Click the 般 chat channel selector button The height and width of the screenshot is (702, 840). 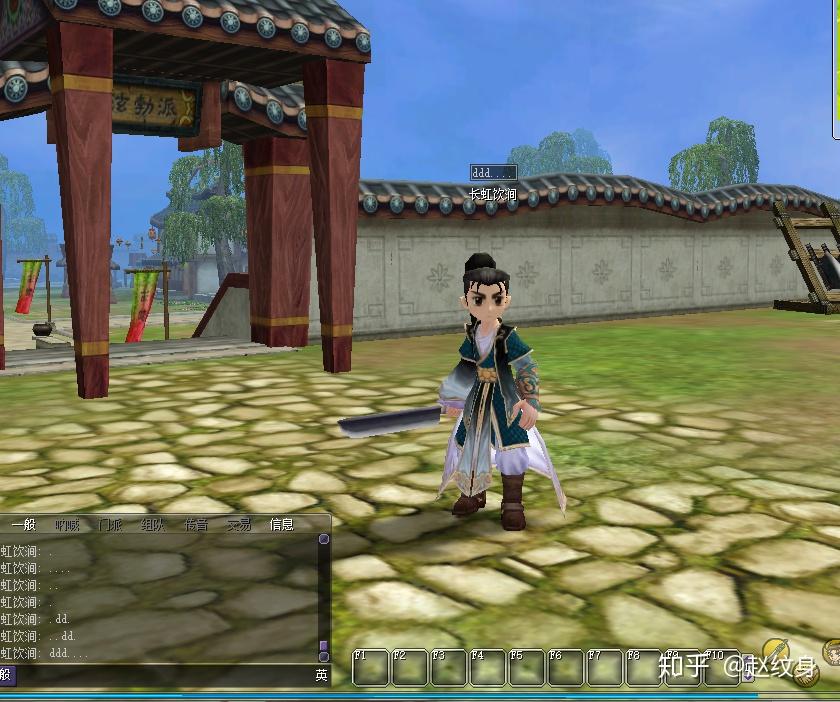pyautogui.click(x=6, y=676)
